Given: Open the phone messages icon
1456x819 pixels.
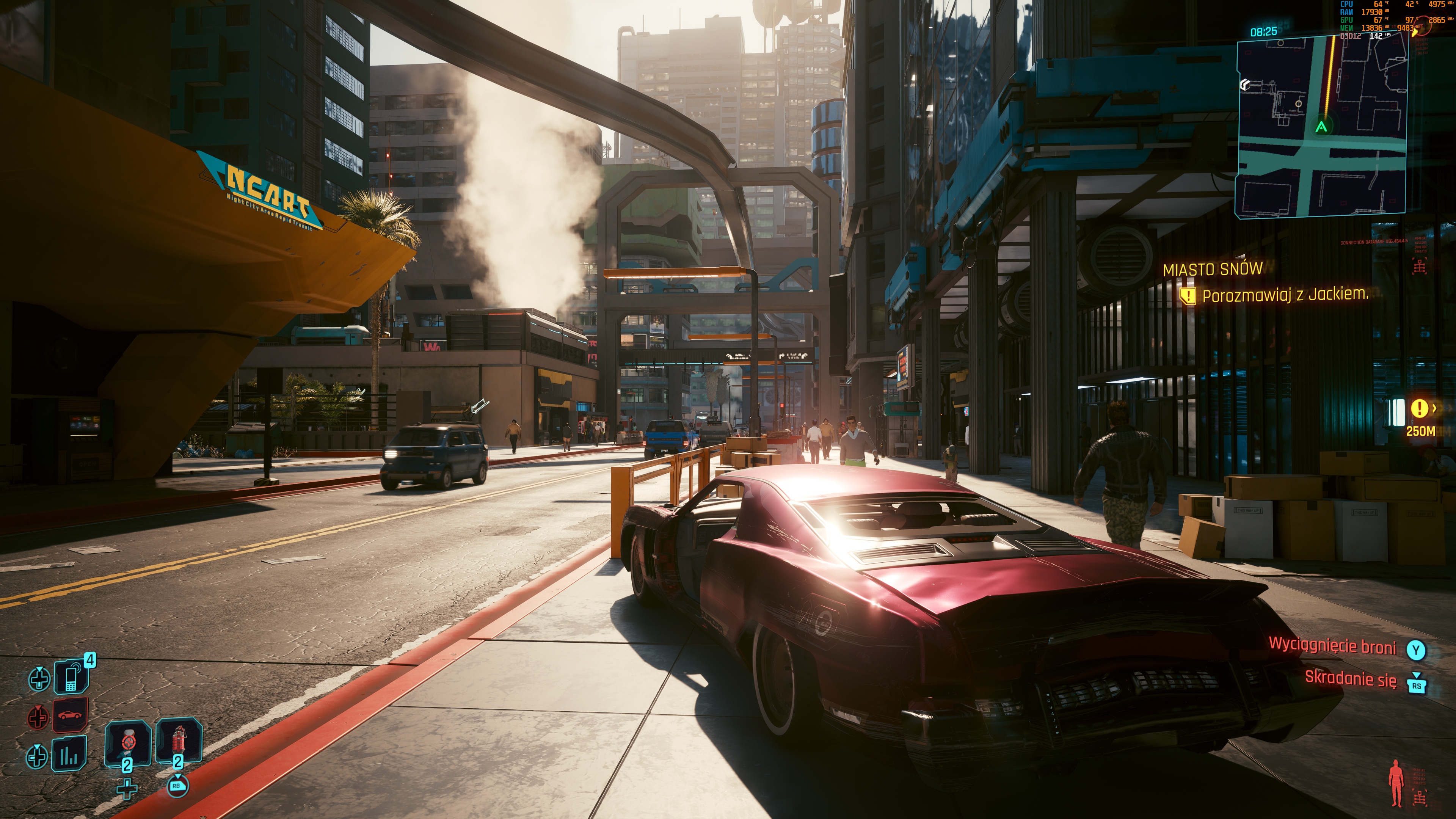Looking at the screenshot, I should coord(71,676).
